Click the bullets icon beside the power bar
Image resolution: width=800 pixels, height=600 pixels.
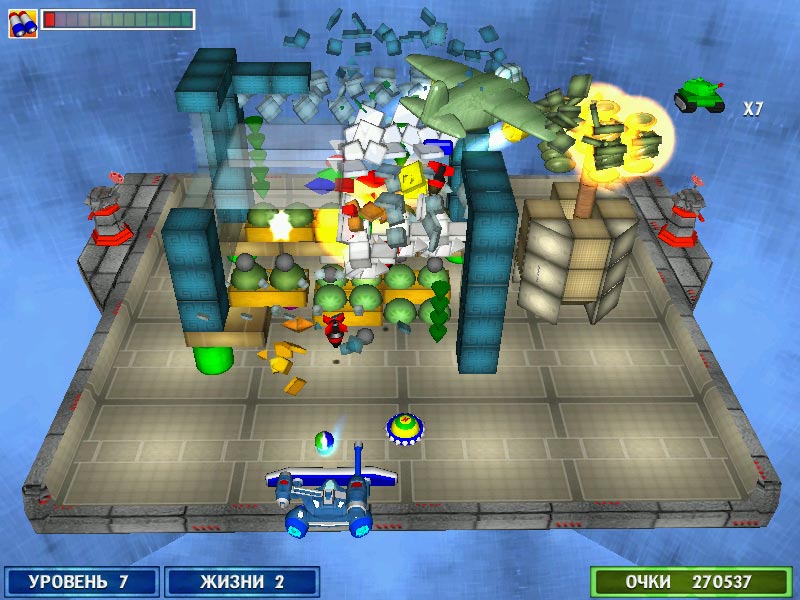coord(23,22)
